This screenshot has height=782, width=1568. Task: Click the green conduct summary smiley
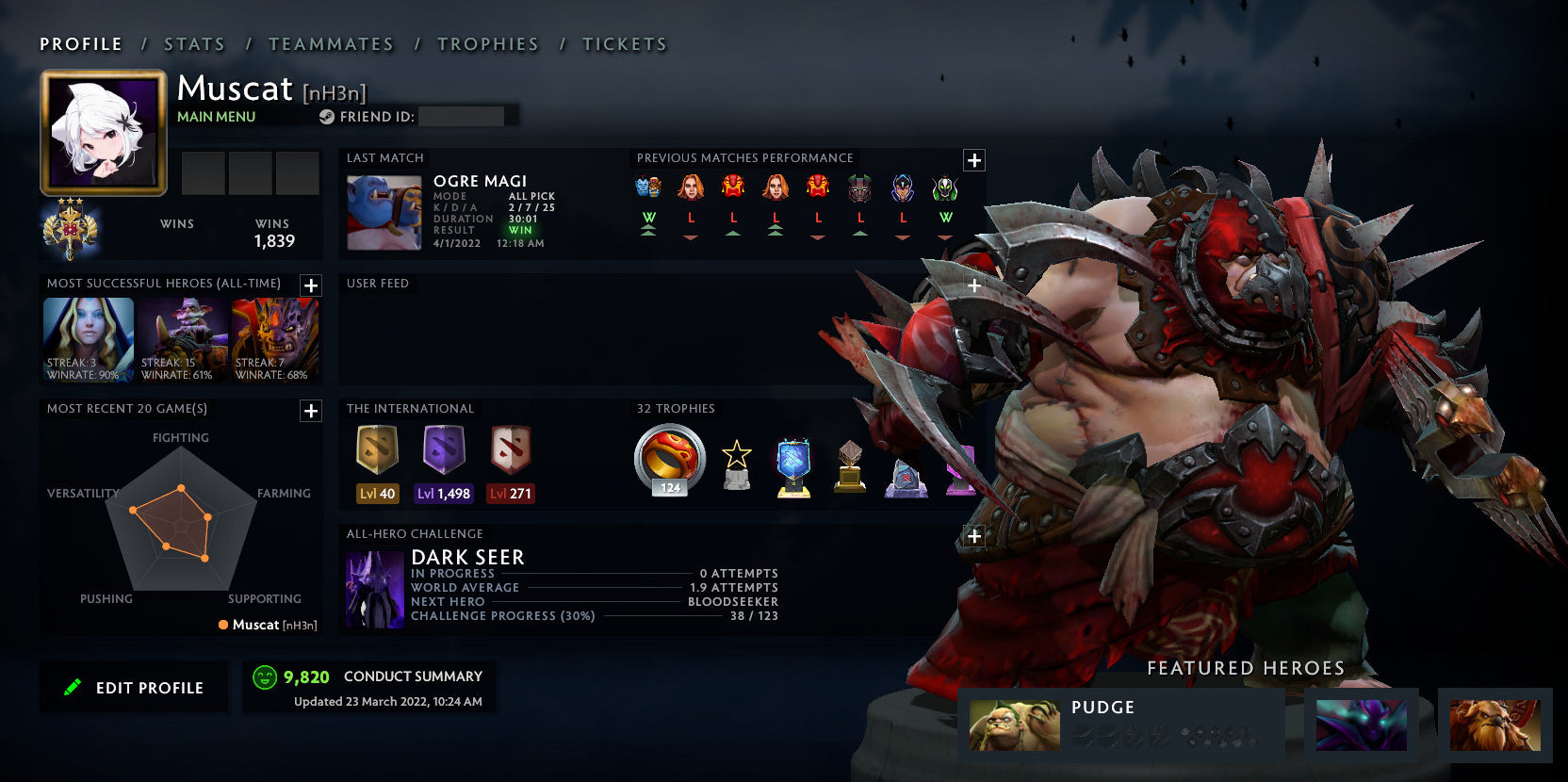click(x=263, y=676)
